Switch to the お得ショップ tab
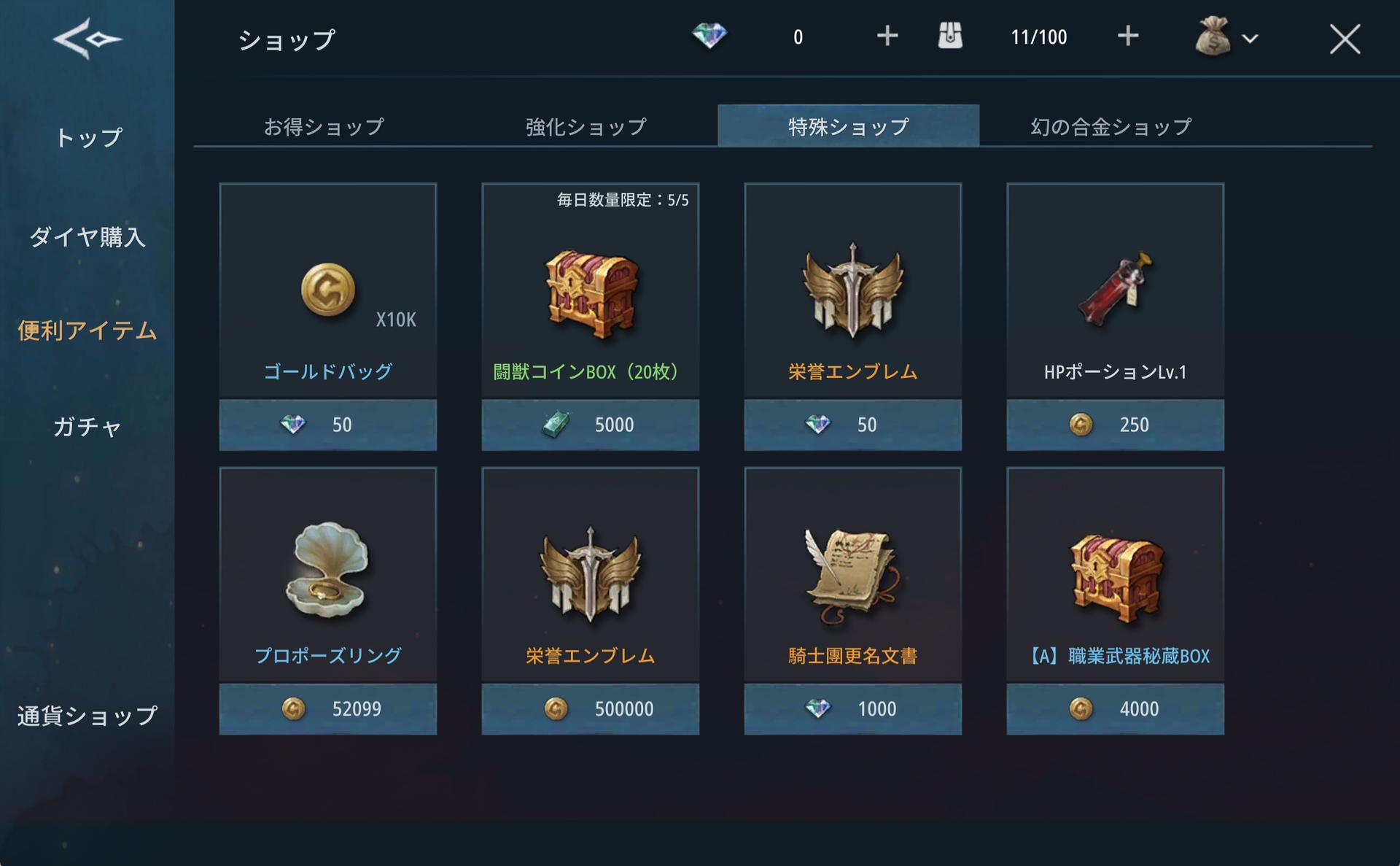 coord(324,127)
